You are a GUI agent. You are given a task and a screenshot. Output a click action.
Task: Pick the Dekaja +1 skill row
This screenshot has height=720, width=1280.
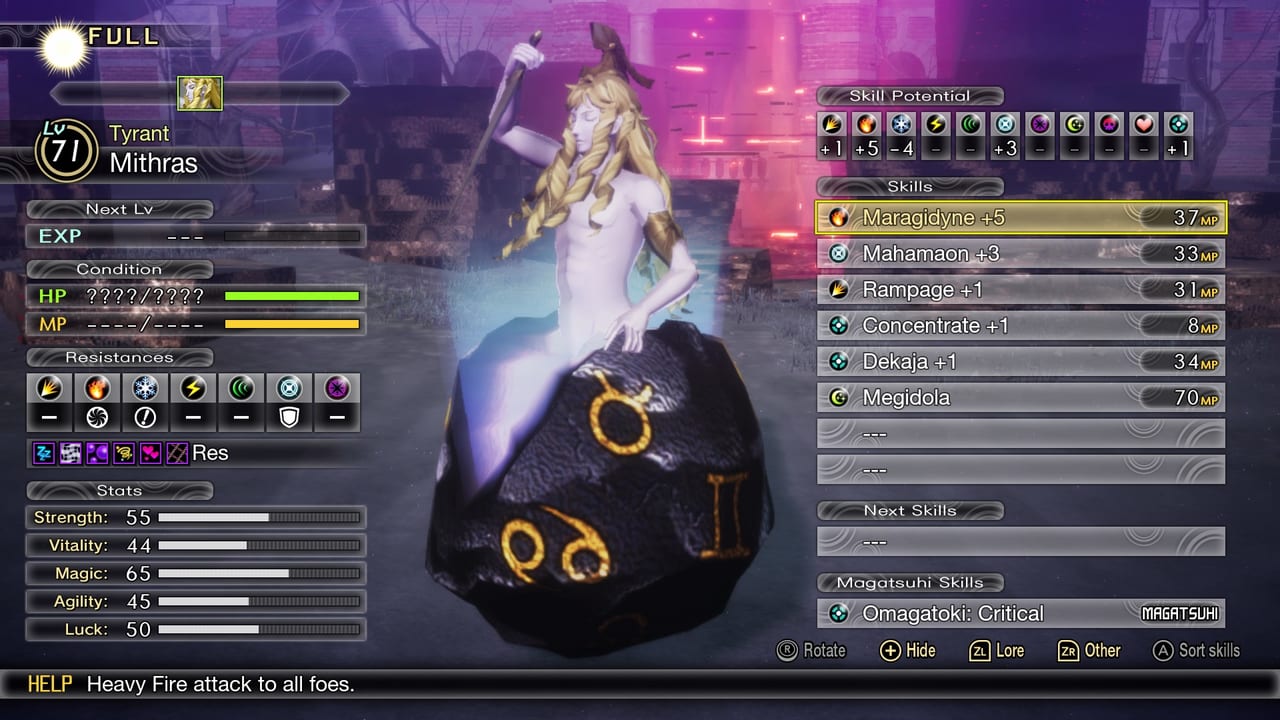click(1020, 362)
